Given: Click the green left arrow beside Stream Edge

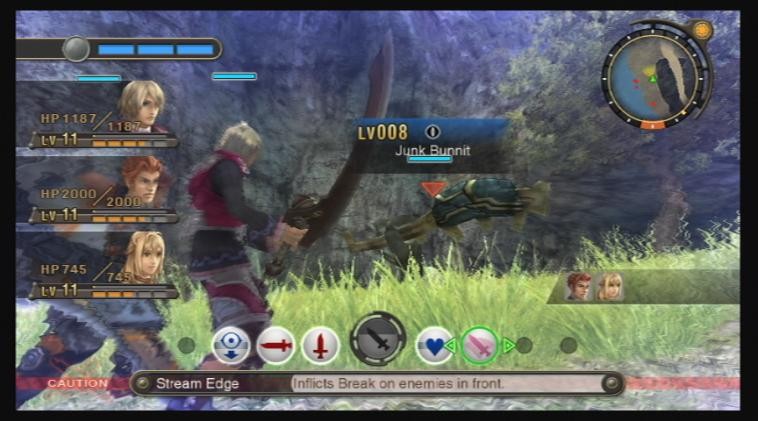Looking at the screenshot, I should pos(451,346).
